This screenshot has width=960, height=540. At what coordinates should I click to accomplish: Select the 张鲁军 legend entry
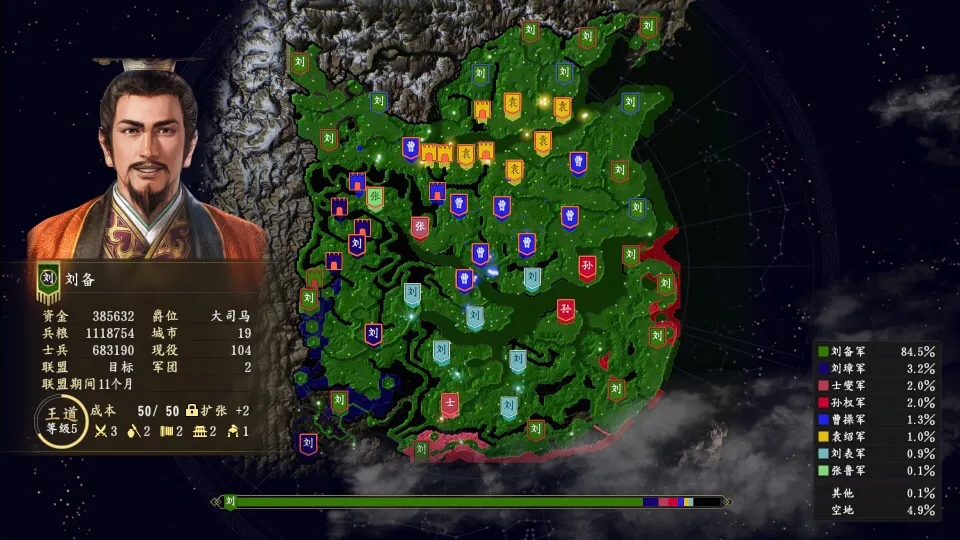tap(876, 470)
